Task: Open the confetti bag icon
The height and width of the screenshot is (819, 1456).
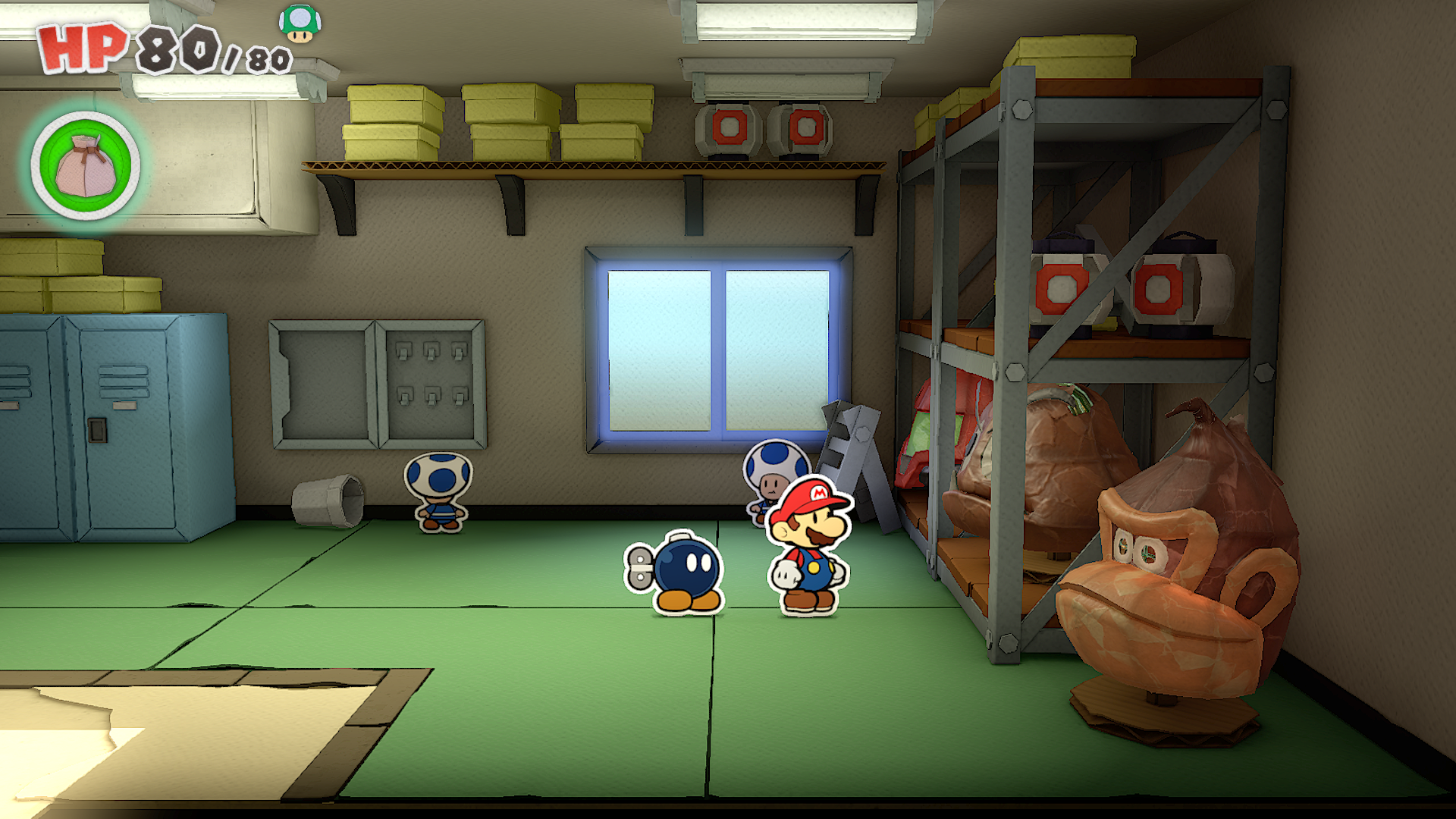Action: (x=86, y=166)
